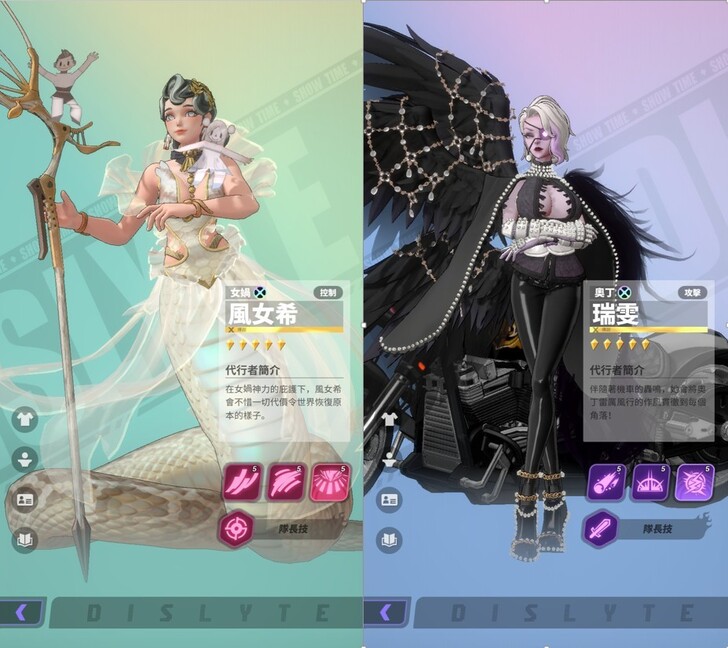Screen dimensions: 728x648
Task: Select the purple lightning circle skill icon
Action: tap(695, 482)
